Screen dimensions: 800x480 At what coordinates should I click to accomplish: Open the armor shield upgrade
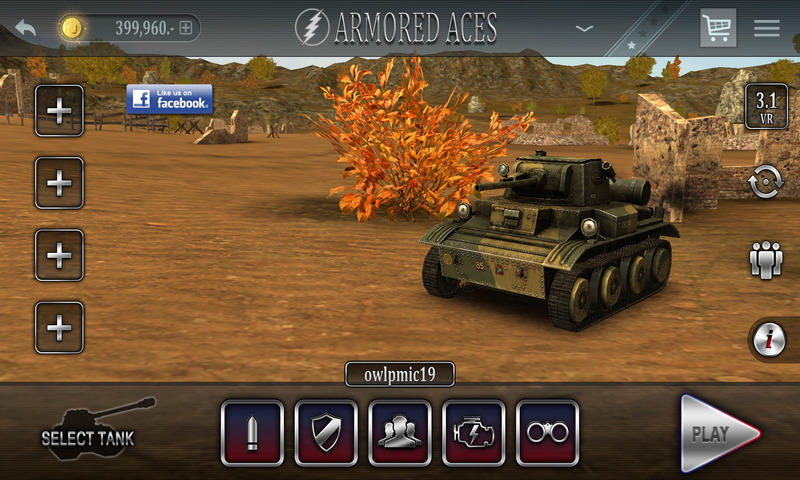coord(326,433)
